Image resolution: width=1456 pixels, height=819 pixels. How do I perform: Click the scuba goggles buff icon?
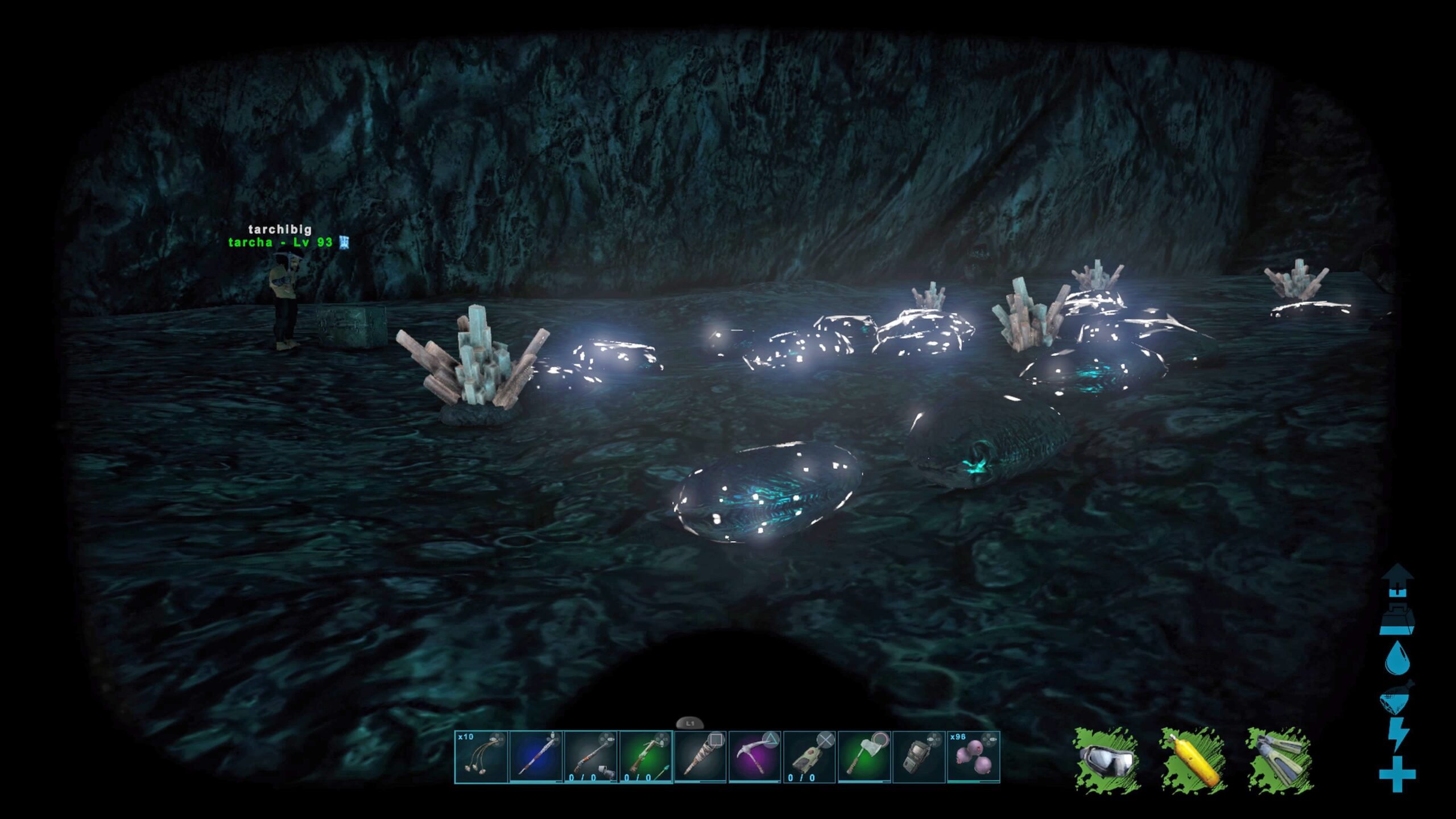(1107, 760)
